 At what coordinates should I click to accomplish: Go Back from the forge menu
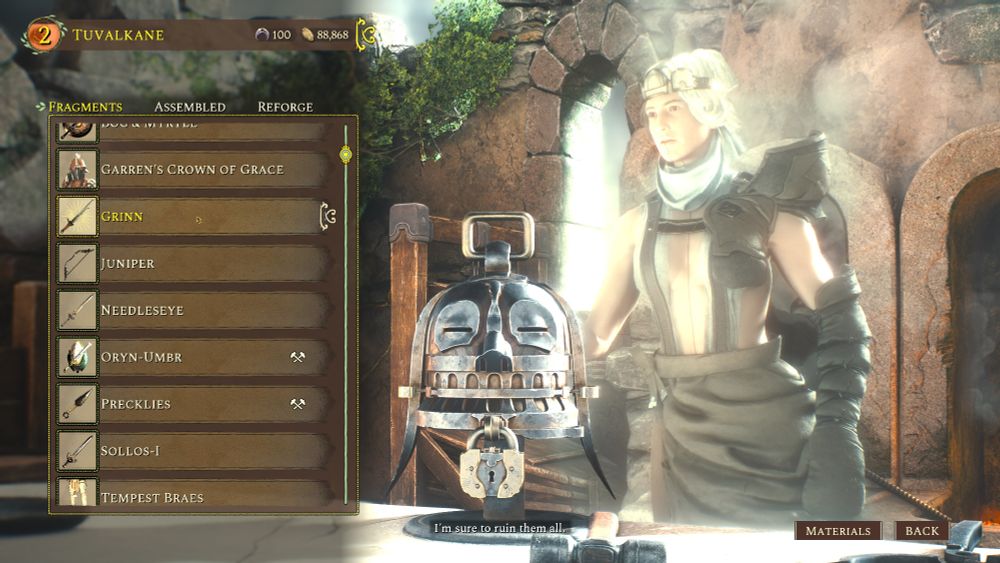(x=922, y=531)
